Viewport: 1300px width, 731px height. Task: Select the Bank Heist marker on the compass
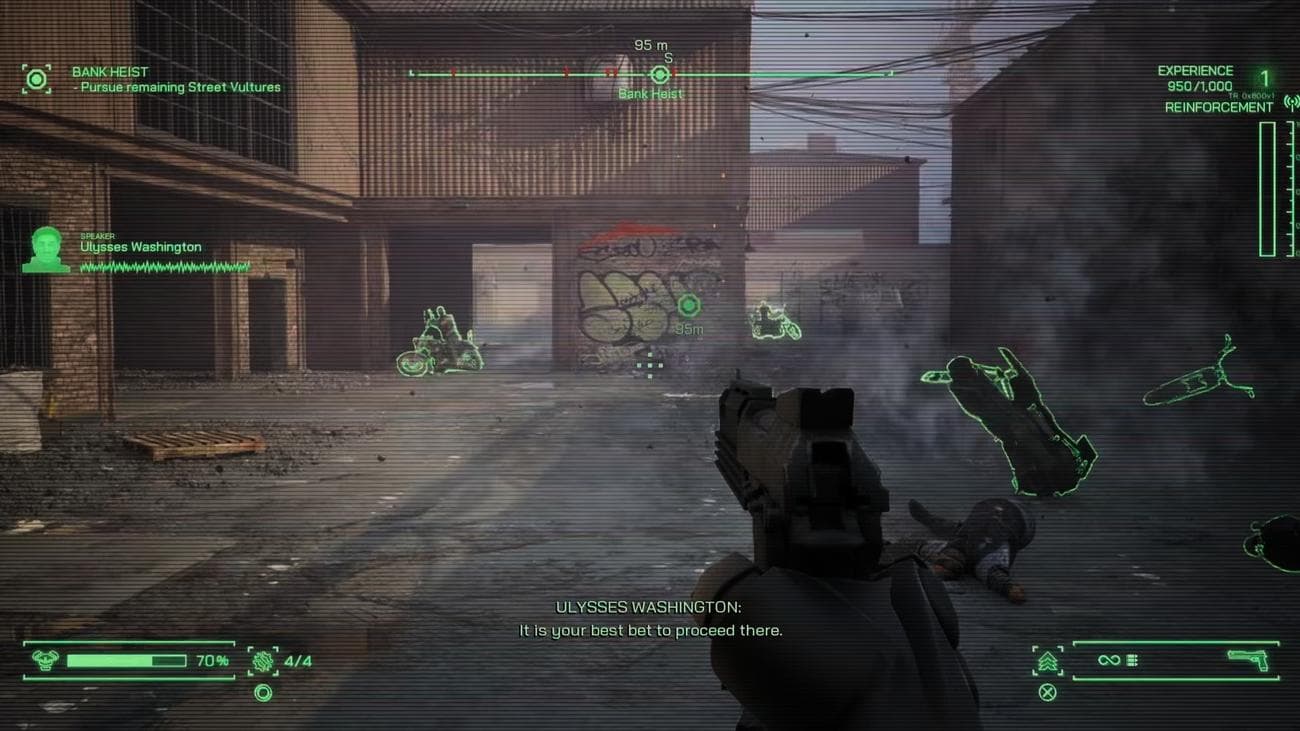[659, 75]
